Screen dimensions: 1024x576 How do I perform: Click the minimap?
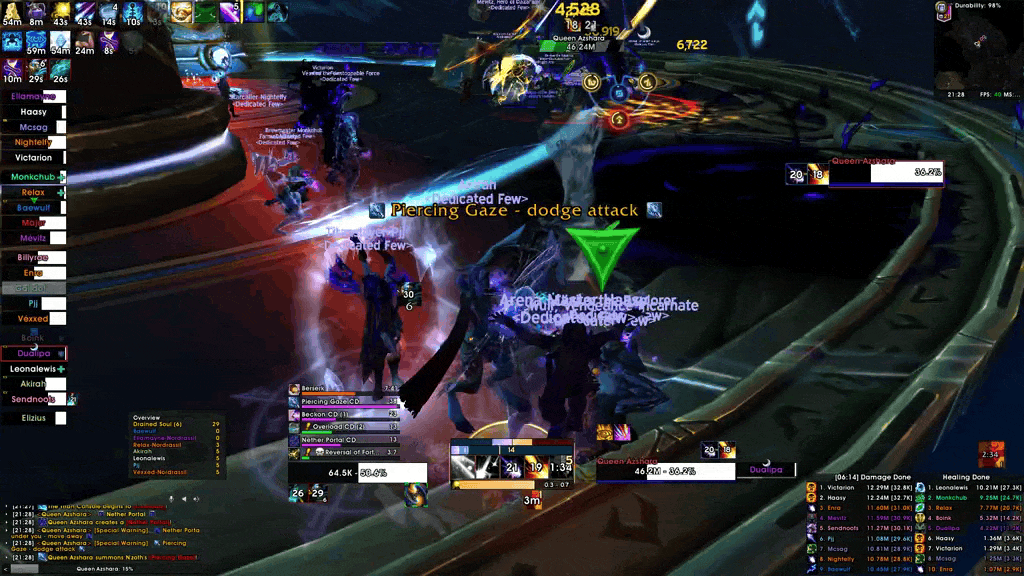click(978, 51)
